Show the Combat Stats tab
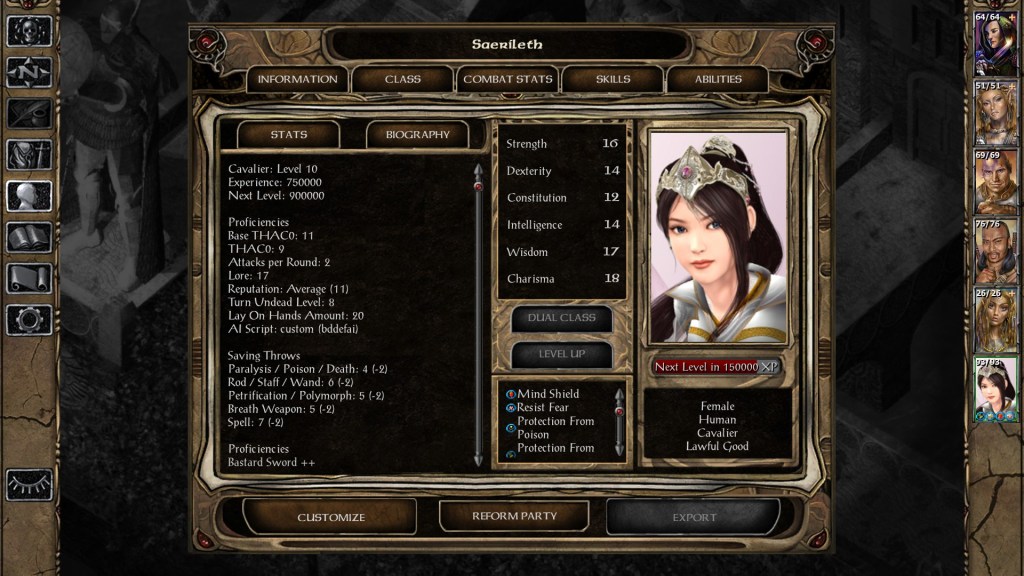Image resolution: width=1024 pixels, height=576 pixels. (508, 79)
